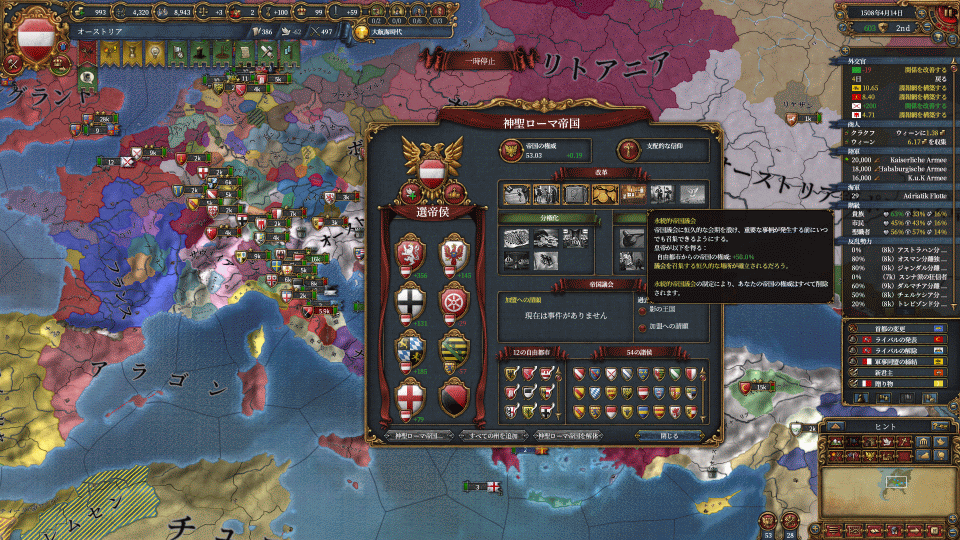Toggle the pause button beside the date

945,12
